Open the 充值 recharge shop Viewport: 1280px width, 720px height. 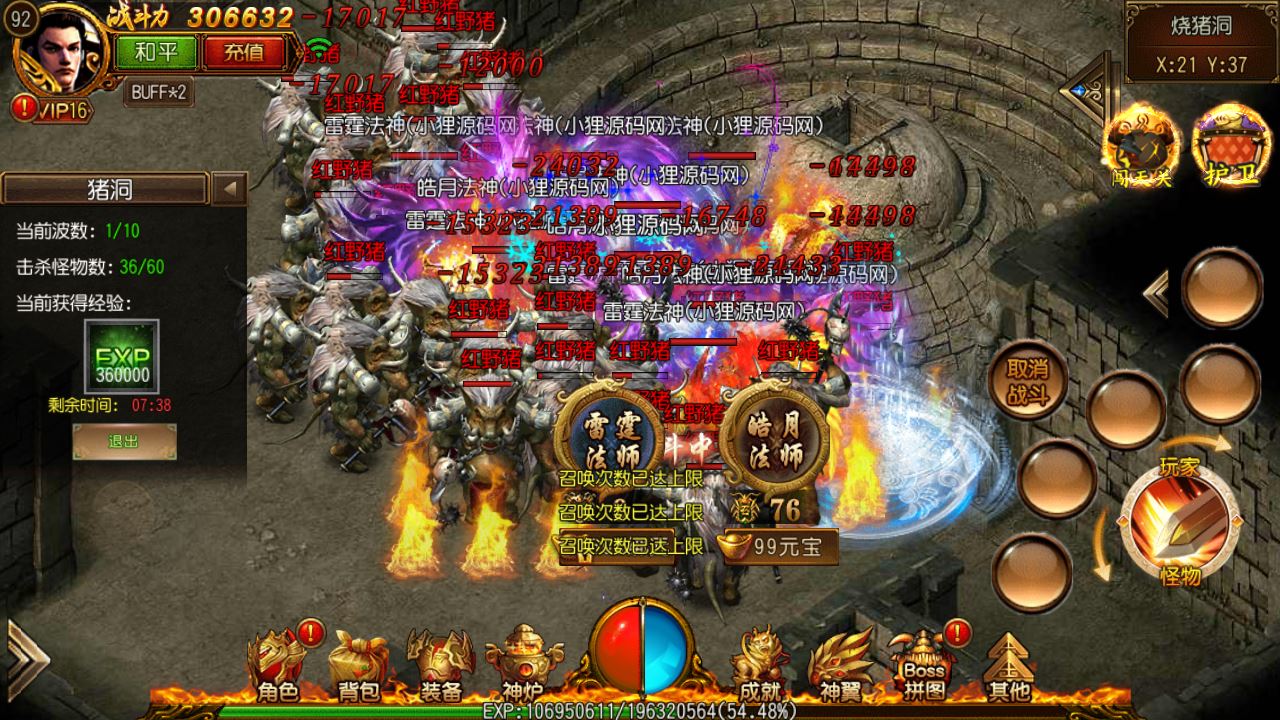[243, 51]
